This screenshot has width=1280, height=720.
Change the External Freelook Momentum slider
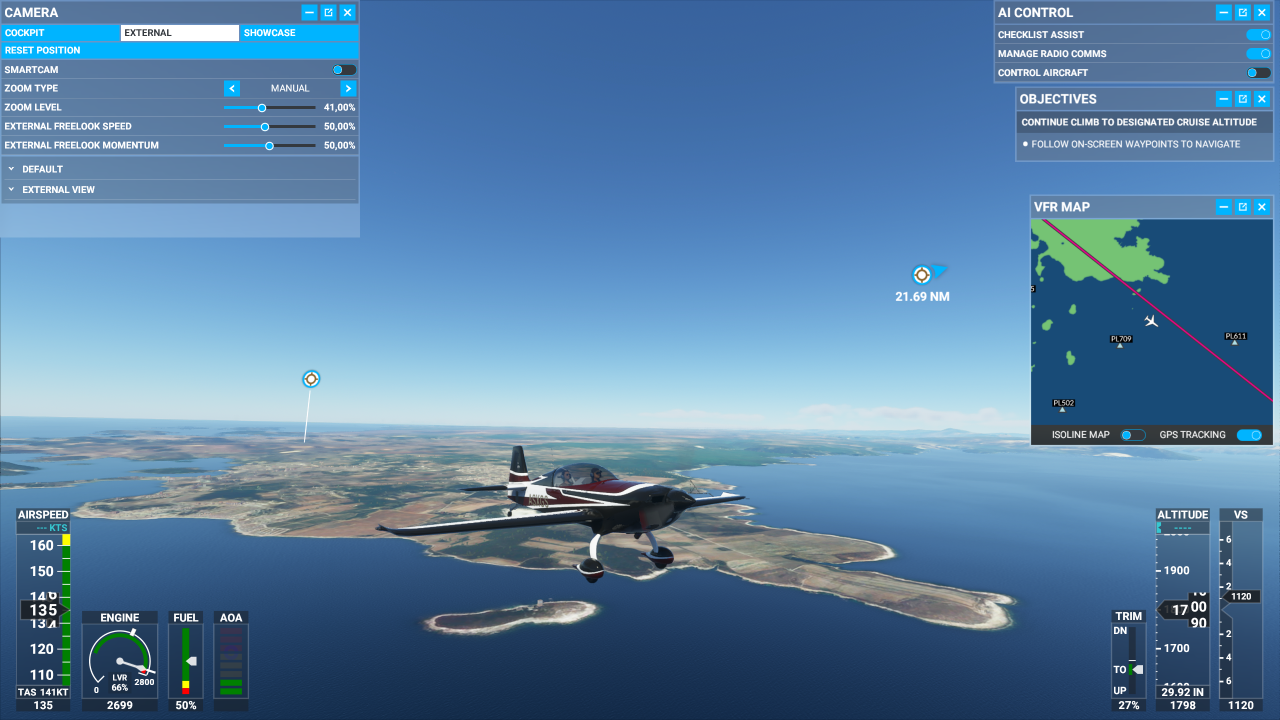(269, 145)
